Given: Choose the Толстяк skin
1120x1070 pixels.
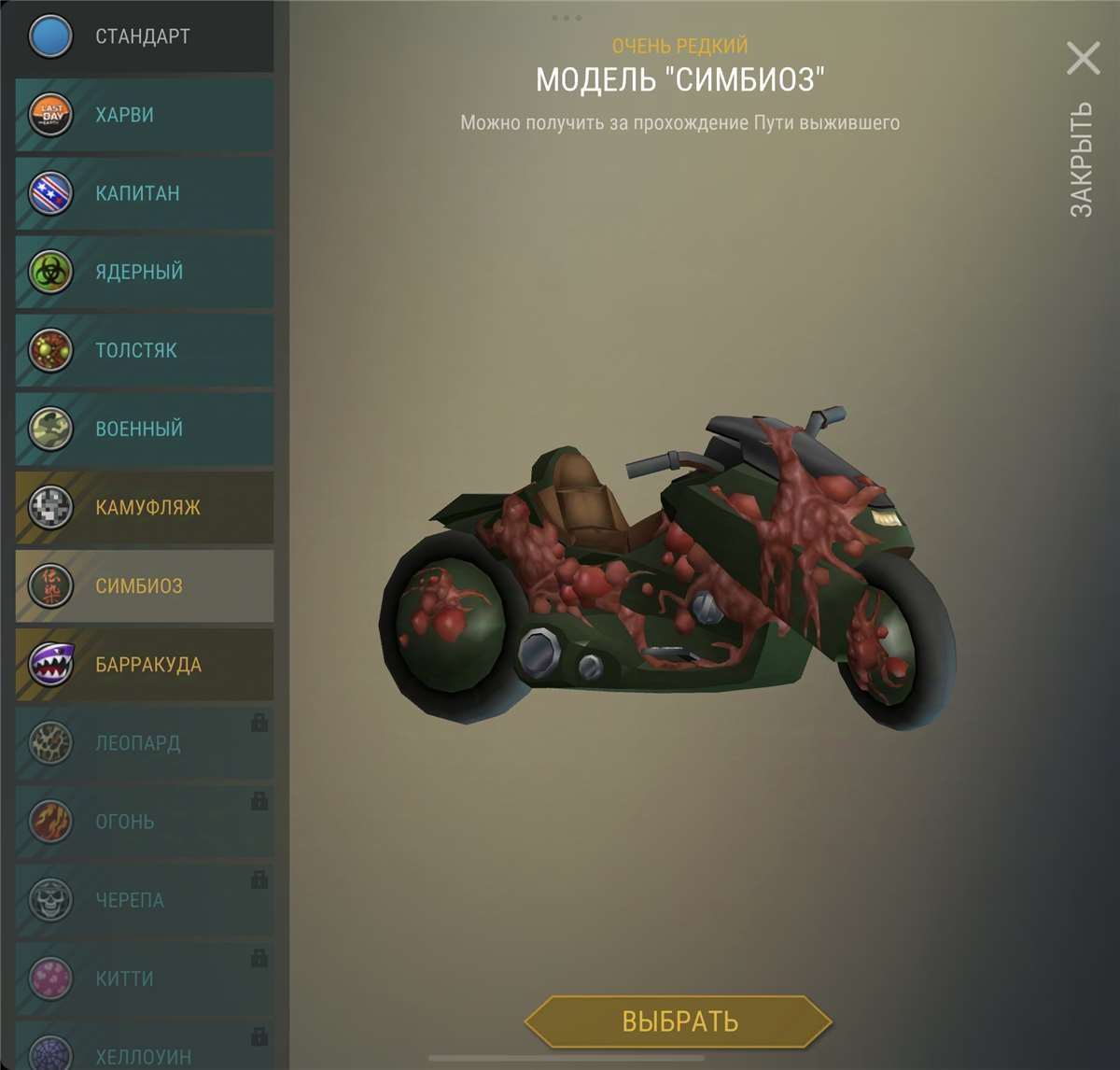Looking at the screenshot, I should [x=145, y=350].
